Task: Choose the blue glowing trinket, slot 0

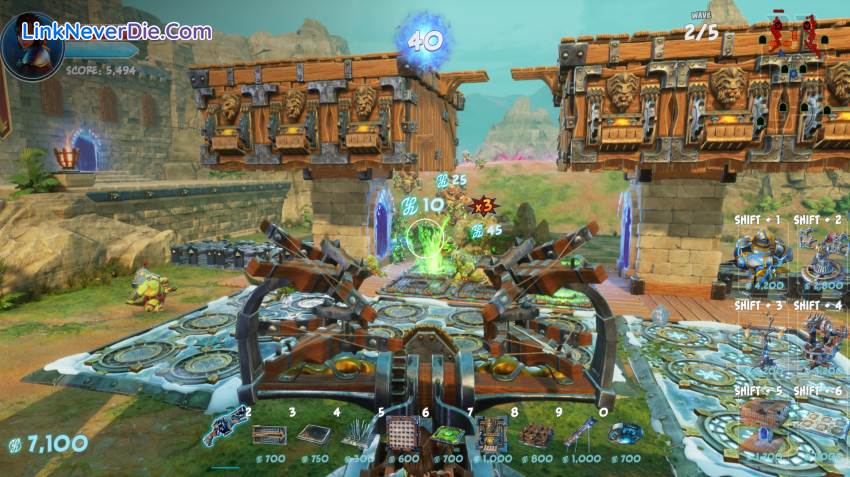Action: tap(625, 434)
